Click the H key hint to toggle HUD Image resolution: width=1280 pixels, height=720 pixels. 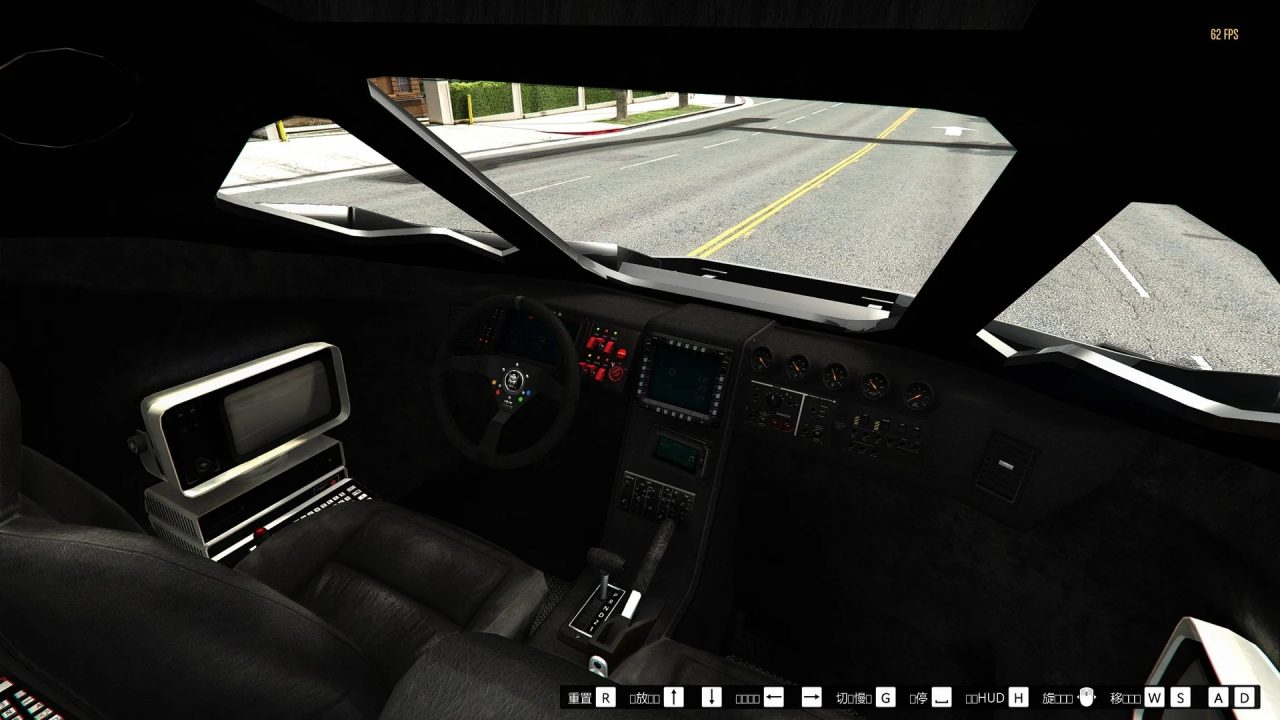(x=1016, y=695)
